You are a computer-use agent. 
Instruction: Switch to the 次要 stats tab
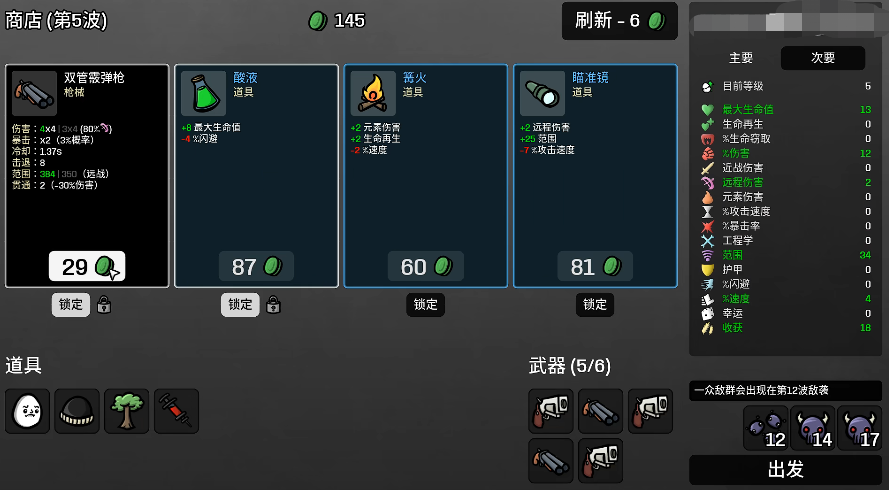pos(823,58)
